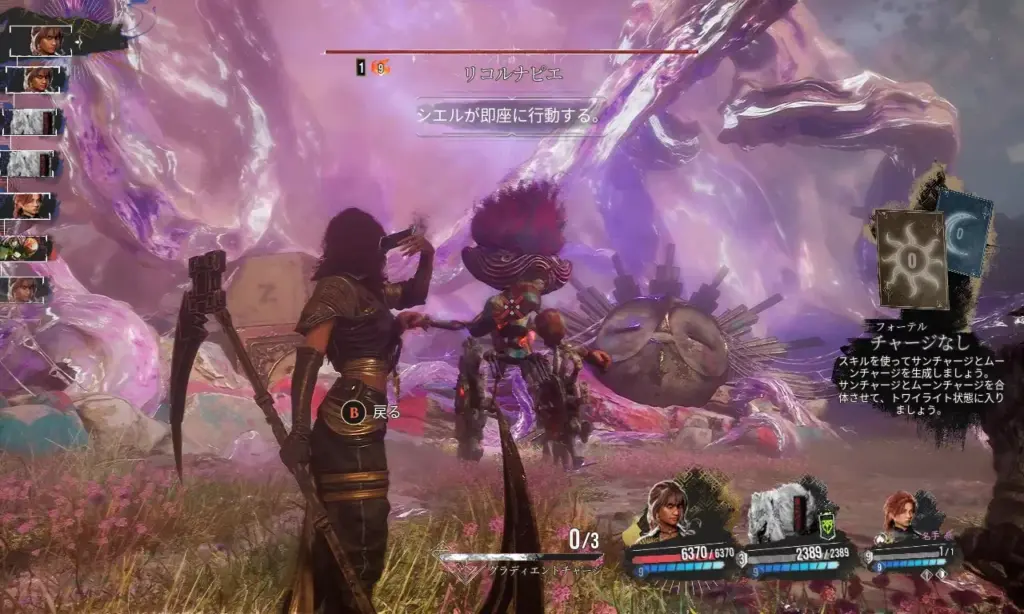This screenshot has width=1024, height=614.
Task: Select the Sun charge card
Action: [x=910, y=258]
